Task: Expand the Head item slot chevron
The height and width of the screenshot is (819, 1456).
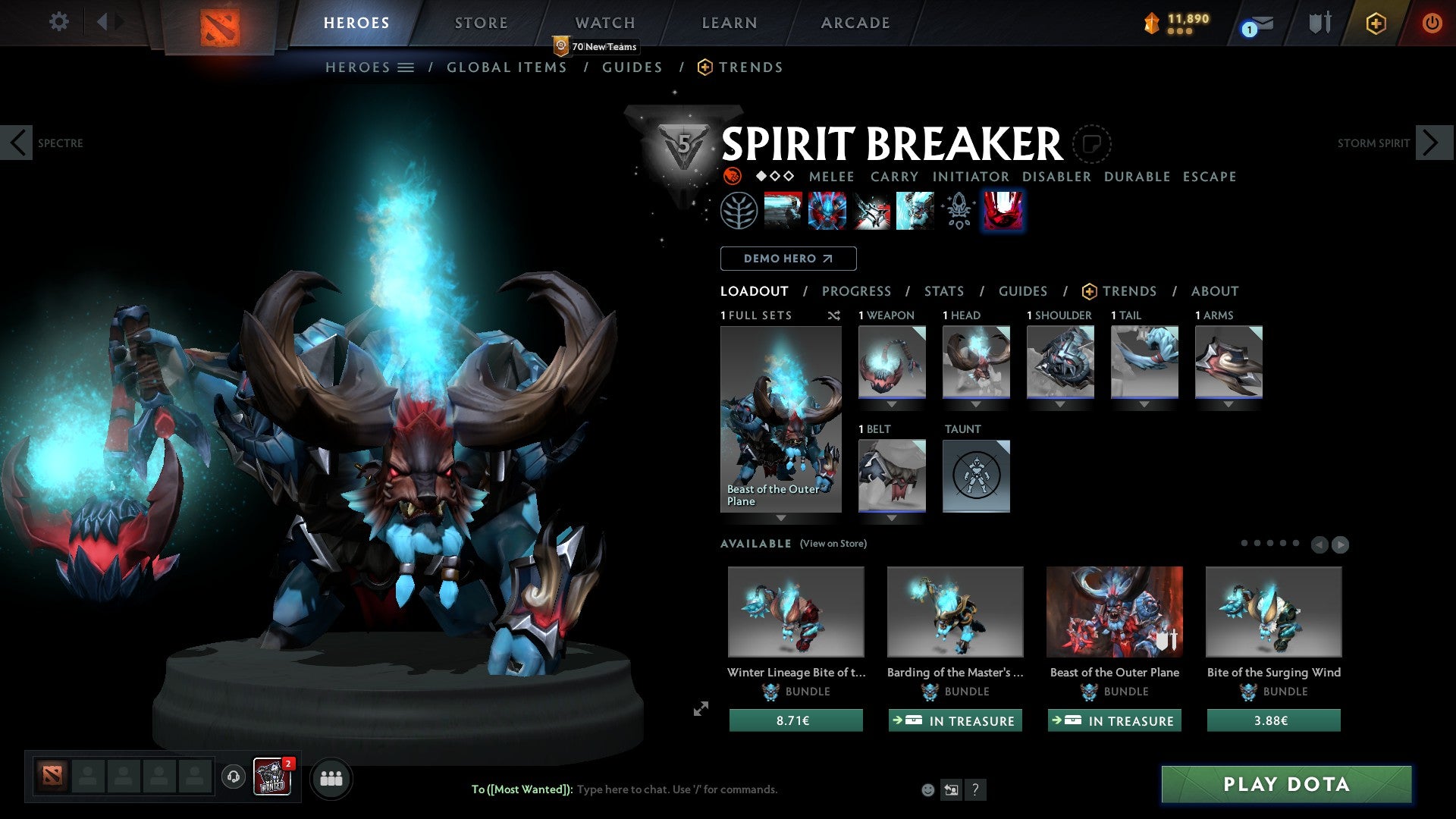Action: [x=976, y=404]
